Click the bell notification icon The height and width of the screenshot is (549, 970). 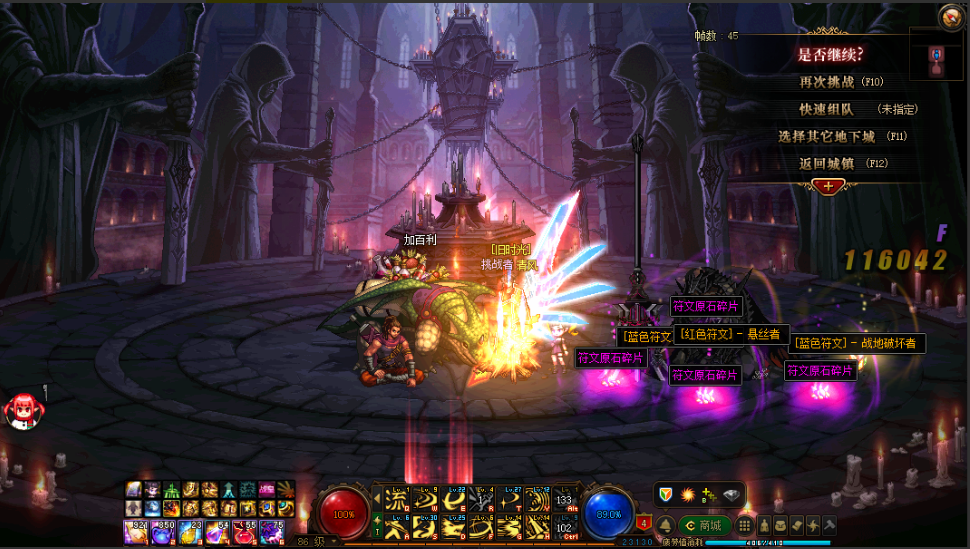click(x=664, y=525)
